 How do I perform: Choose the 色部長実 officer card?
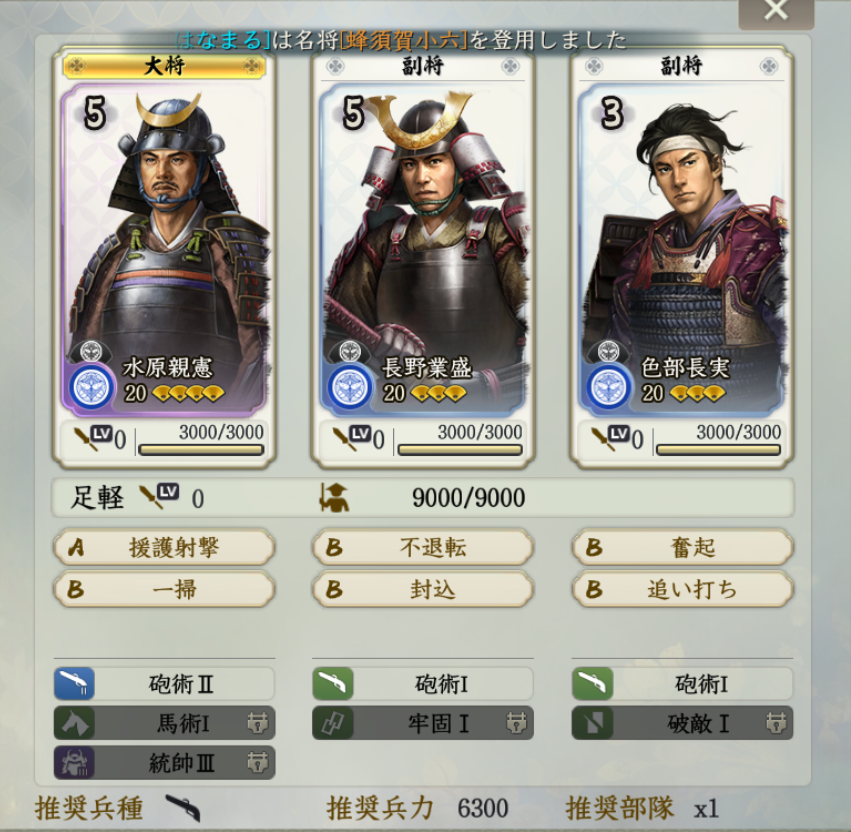(682, 250)
